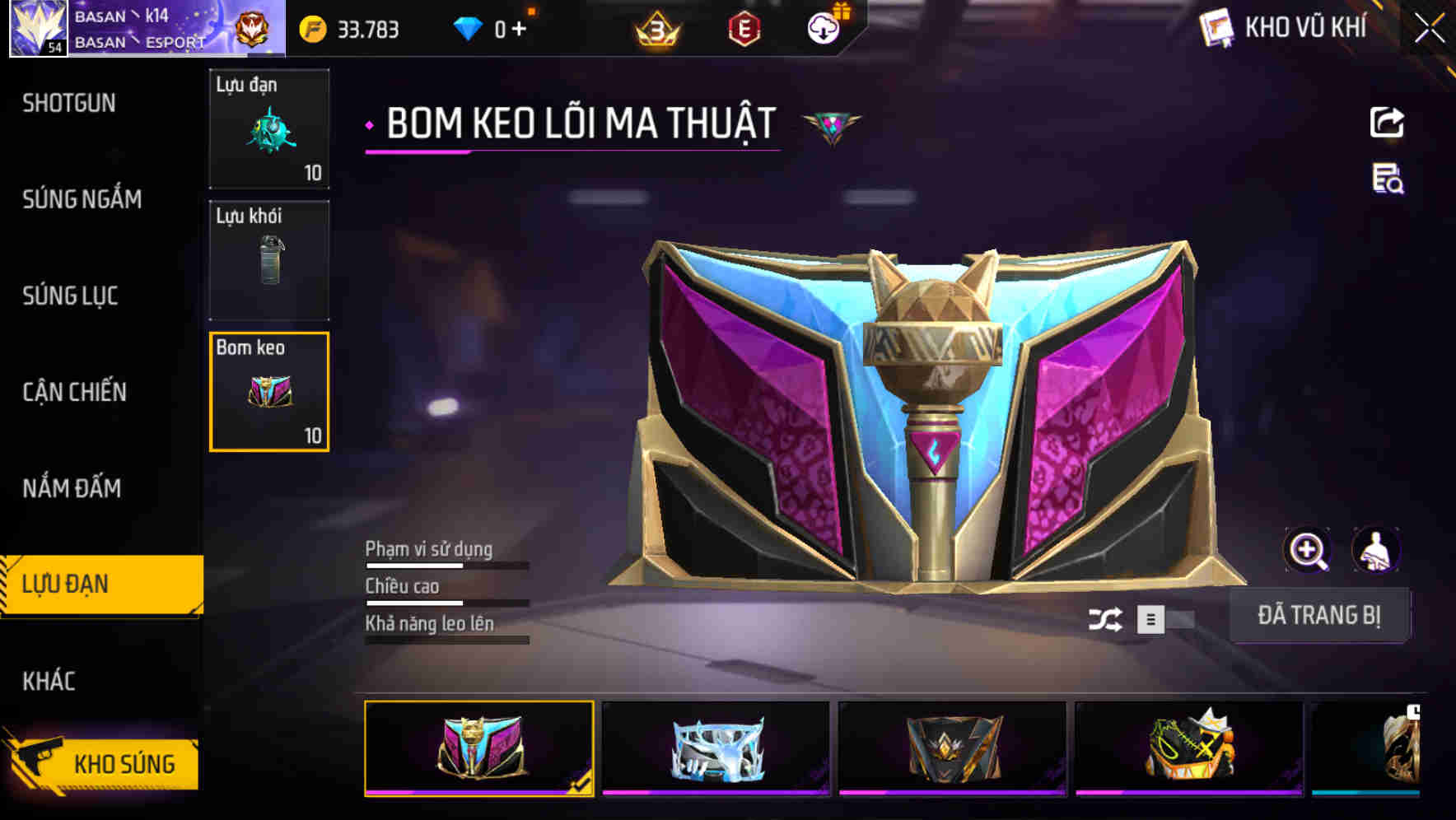Screen dimensions: 1456x820
Task: Click the ĐÃ TRANG BỊ button
Action: [1319, 614]
